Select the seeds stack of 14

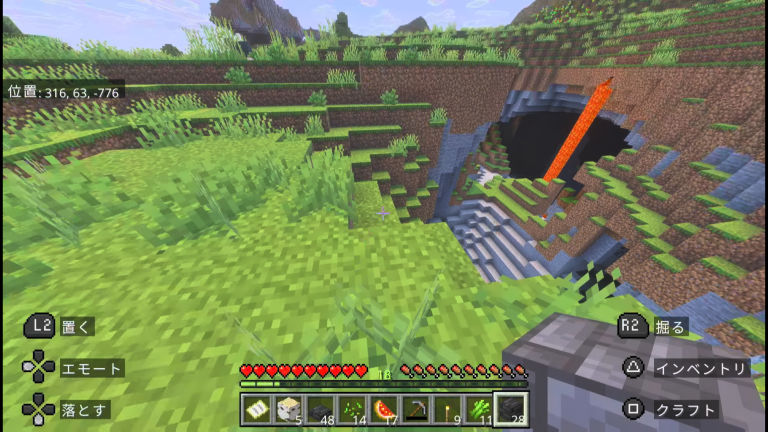tap(352, 408)
